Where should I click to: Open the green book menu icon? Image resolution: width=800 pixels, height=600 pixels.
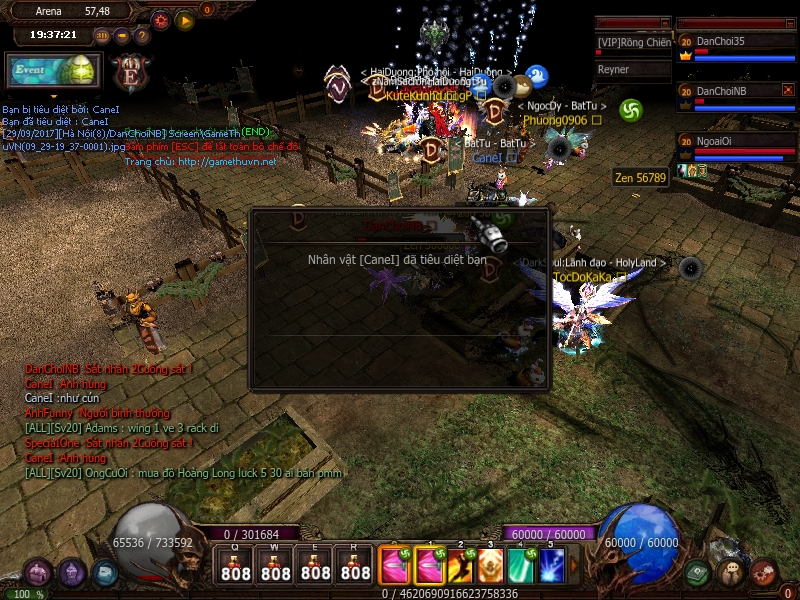(699, 573)
